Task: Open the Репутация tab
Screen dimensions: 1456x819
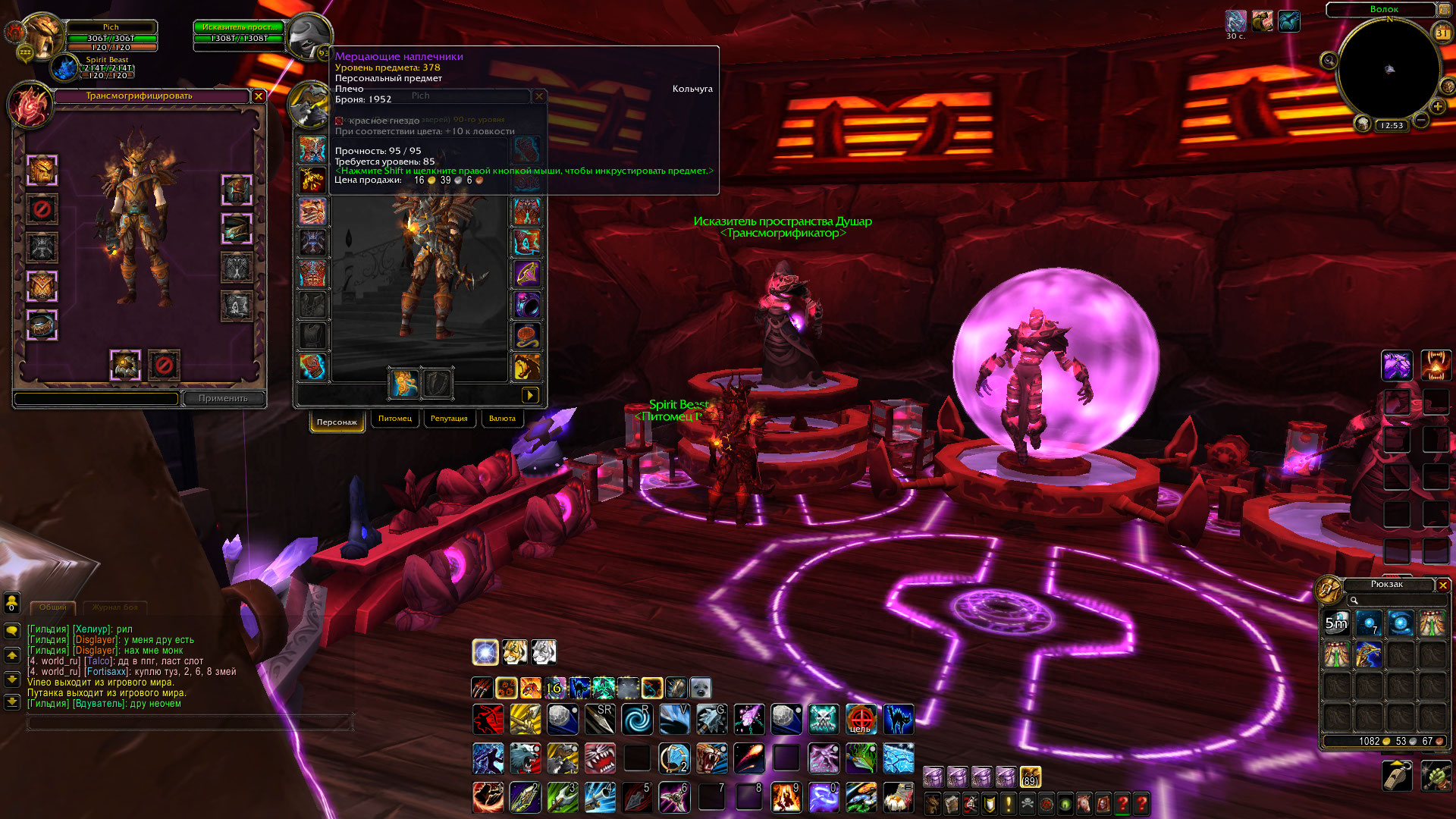Action: (449, 419)
